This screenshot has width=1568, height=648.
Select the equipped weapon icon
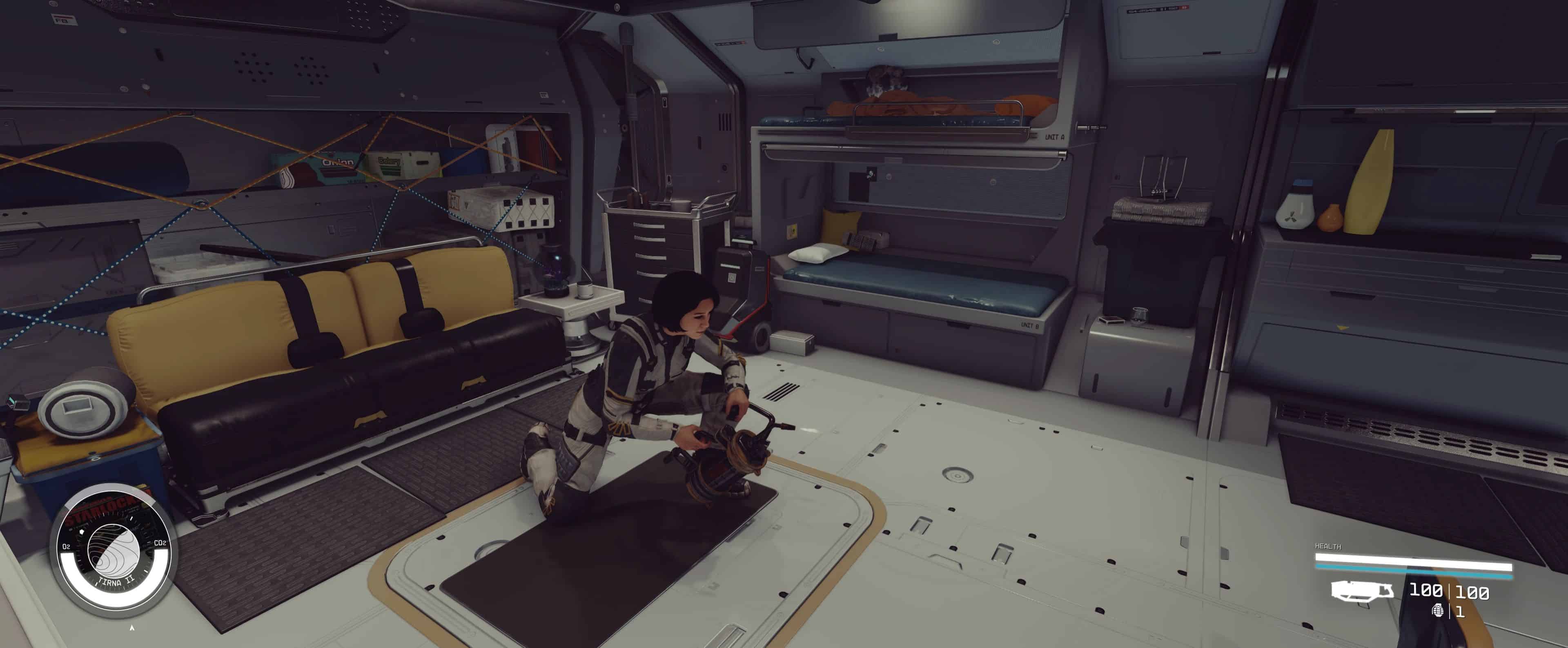click(1362, 591)
